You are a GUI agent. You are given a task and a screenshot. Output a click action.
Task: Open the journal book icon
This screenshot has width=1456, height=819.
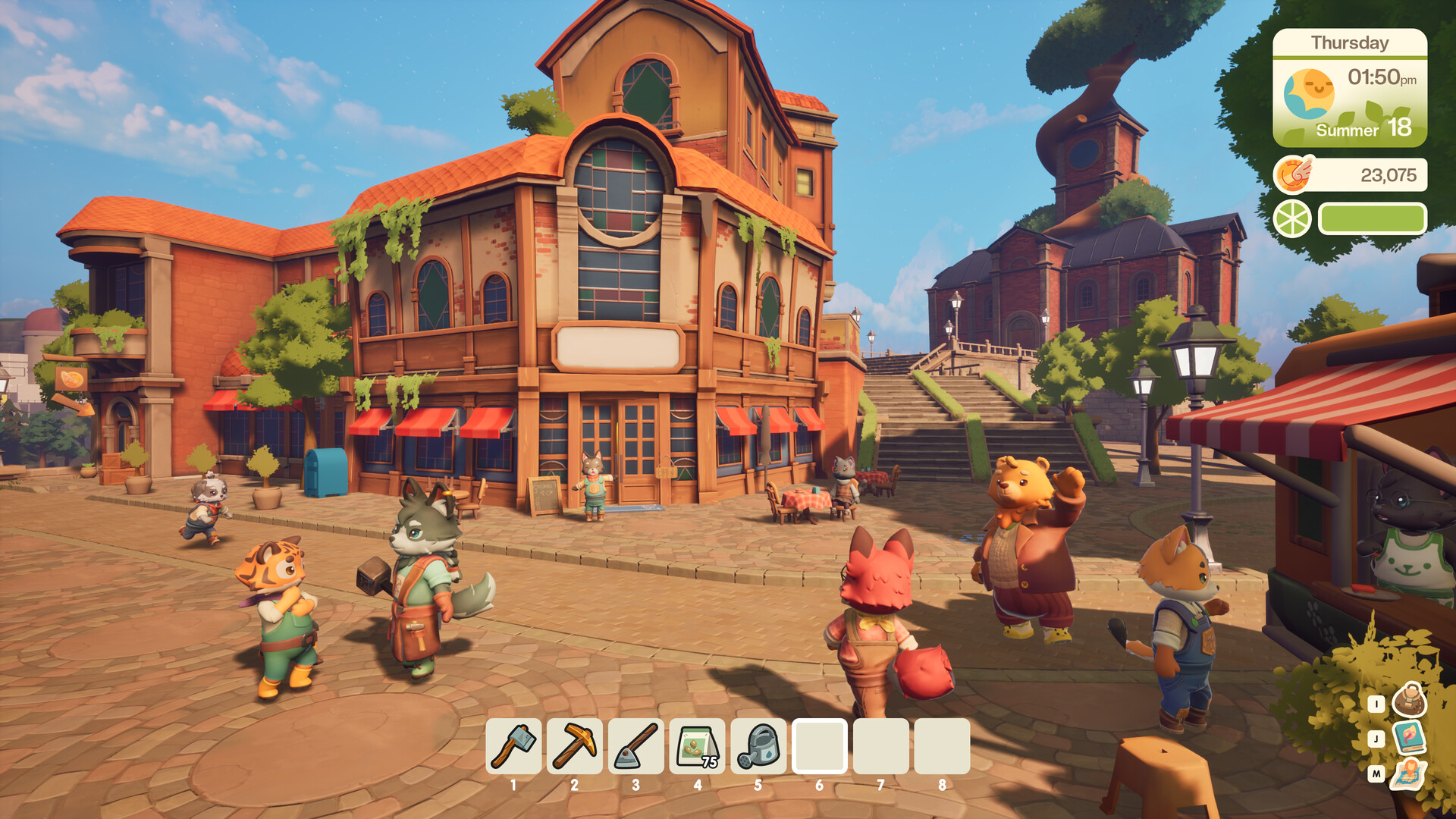pos(1410,737)
